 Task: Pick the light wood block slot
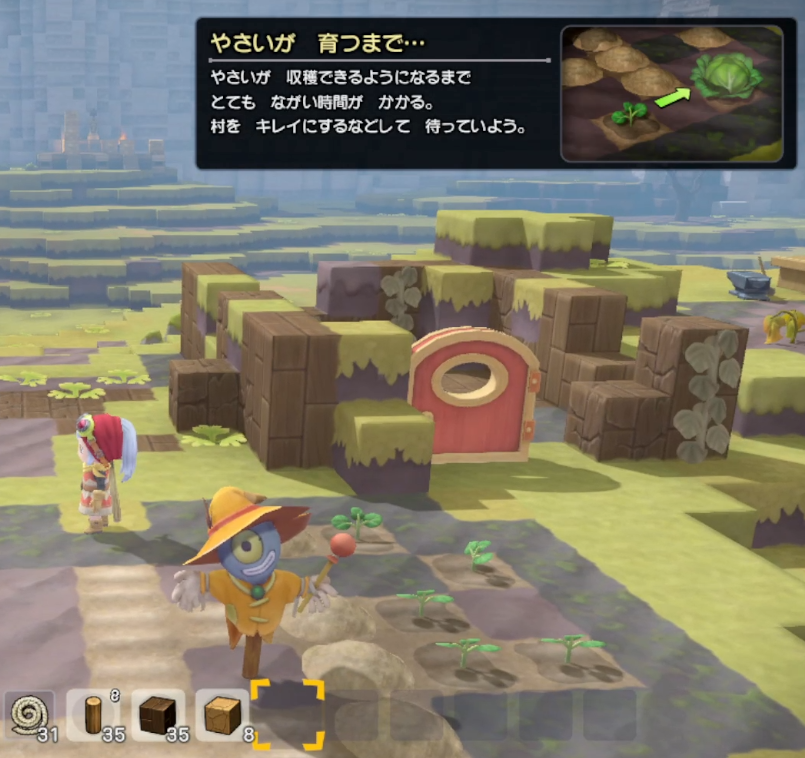222,716
